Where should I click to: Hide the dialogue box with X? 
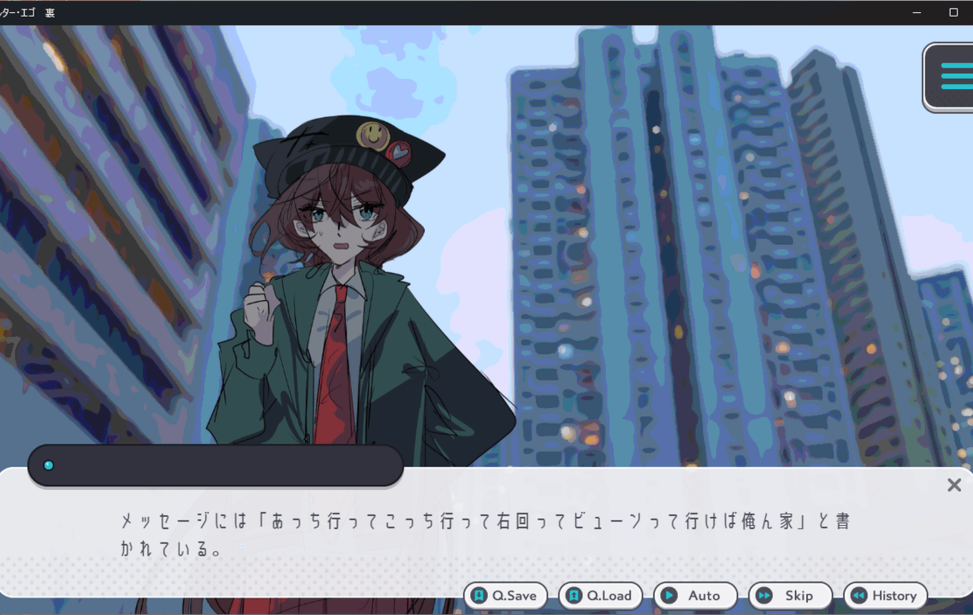pyautogui.click(x=954, y=485)
